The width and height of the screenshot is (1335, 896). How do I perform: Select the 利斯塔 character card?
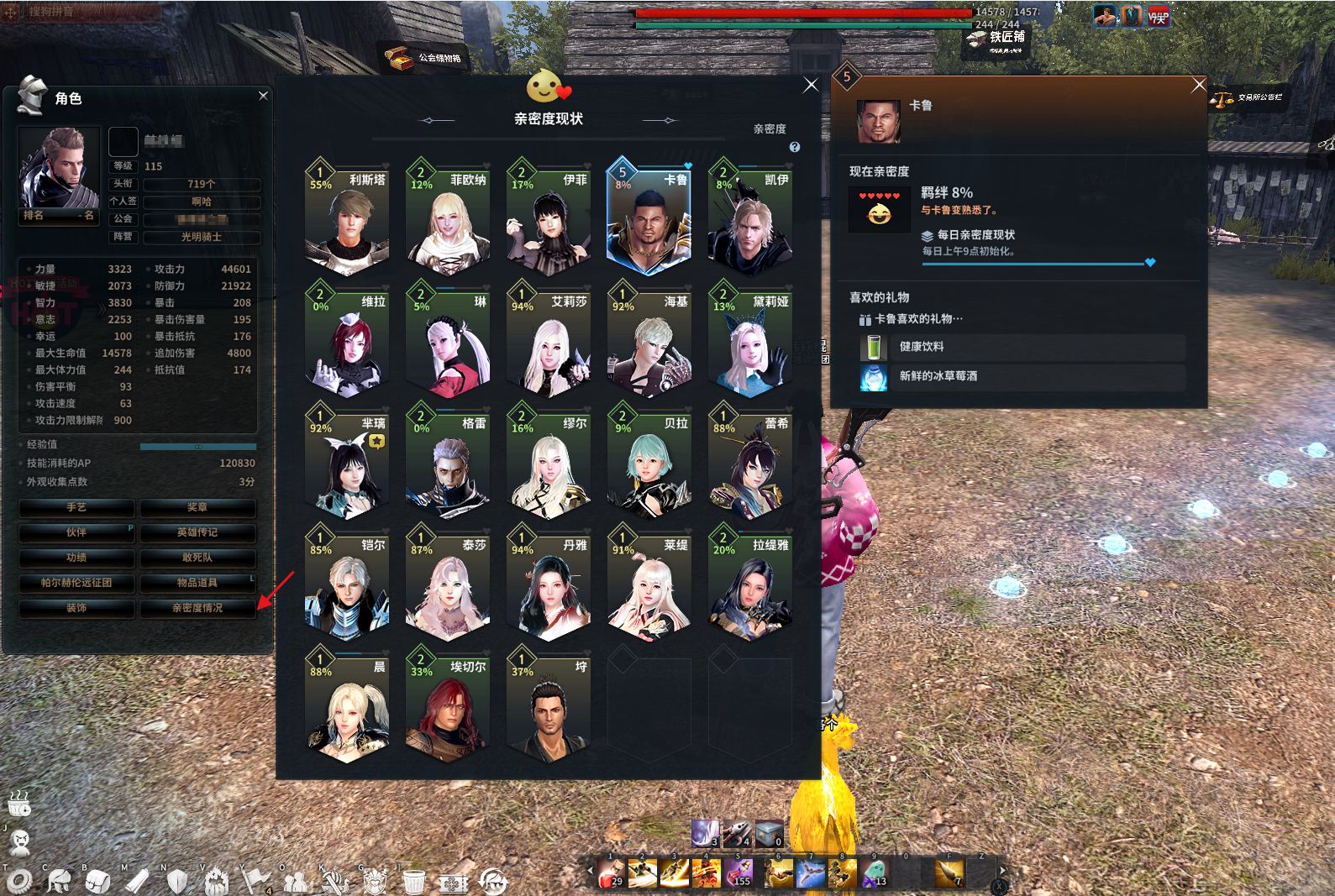click(347, 218)
